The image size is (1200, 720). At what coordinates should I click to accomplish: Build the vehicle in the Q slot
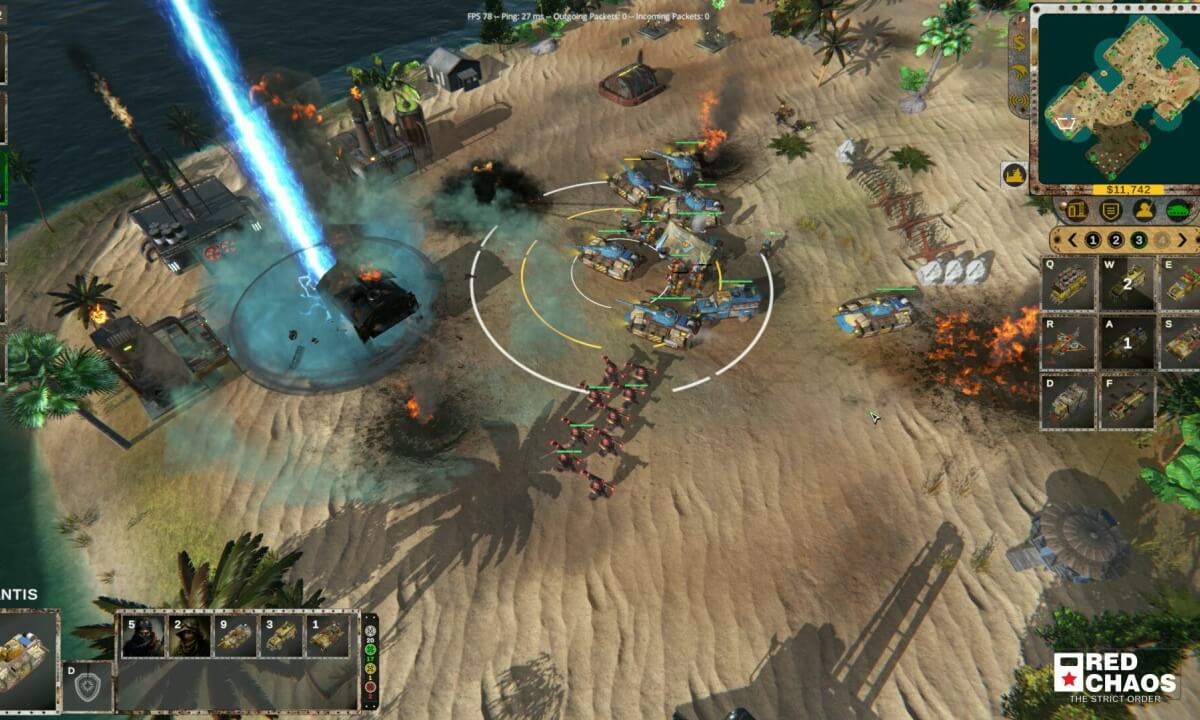point(1068,283)
